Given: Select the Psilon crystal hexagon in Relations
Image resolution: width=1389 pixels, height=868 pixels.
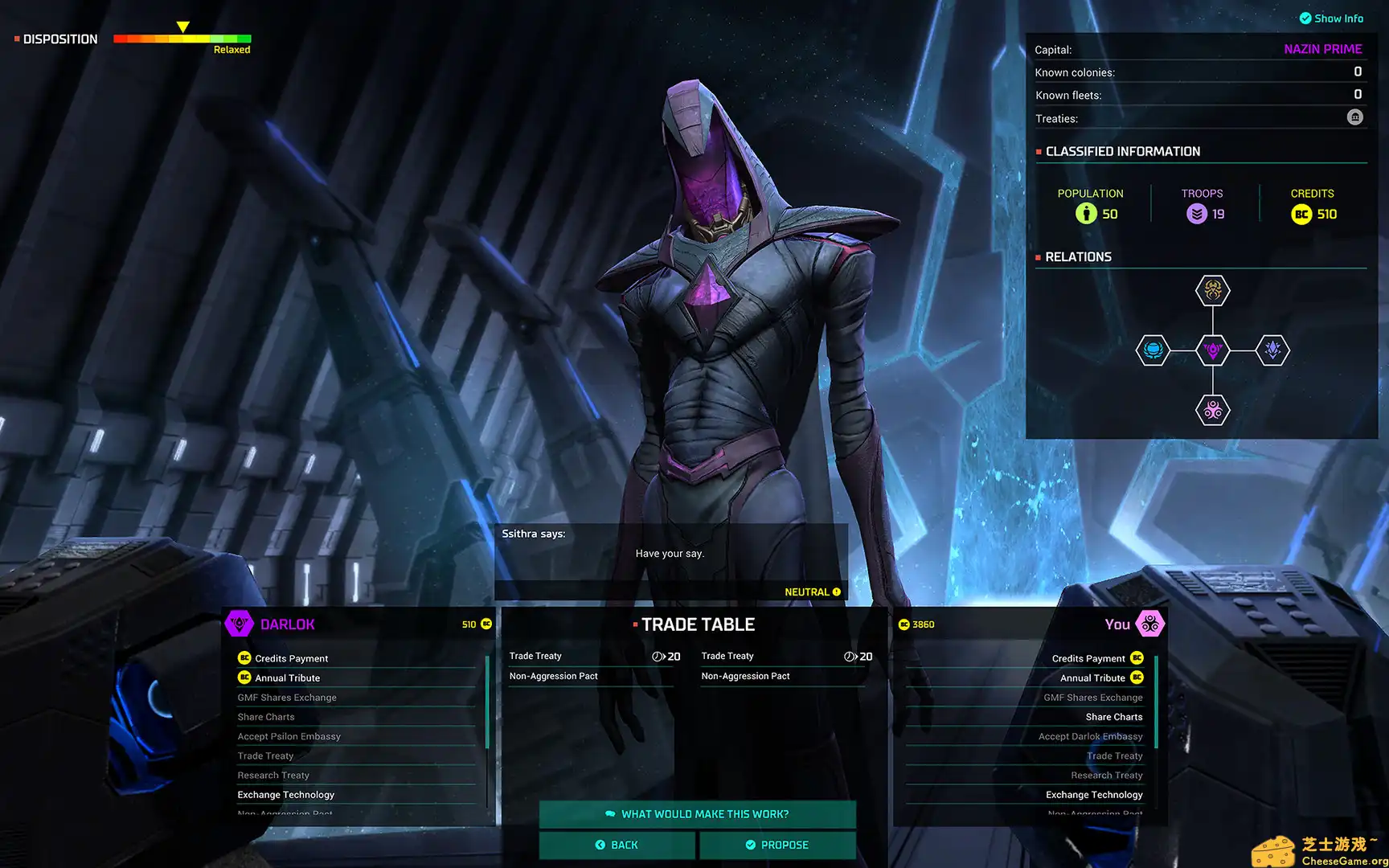Looking at the screenshot, I should [1272, 350].
